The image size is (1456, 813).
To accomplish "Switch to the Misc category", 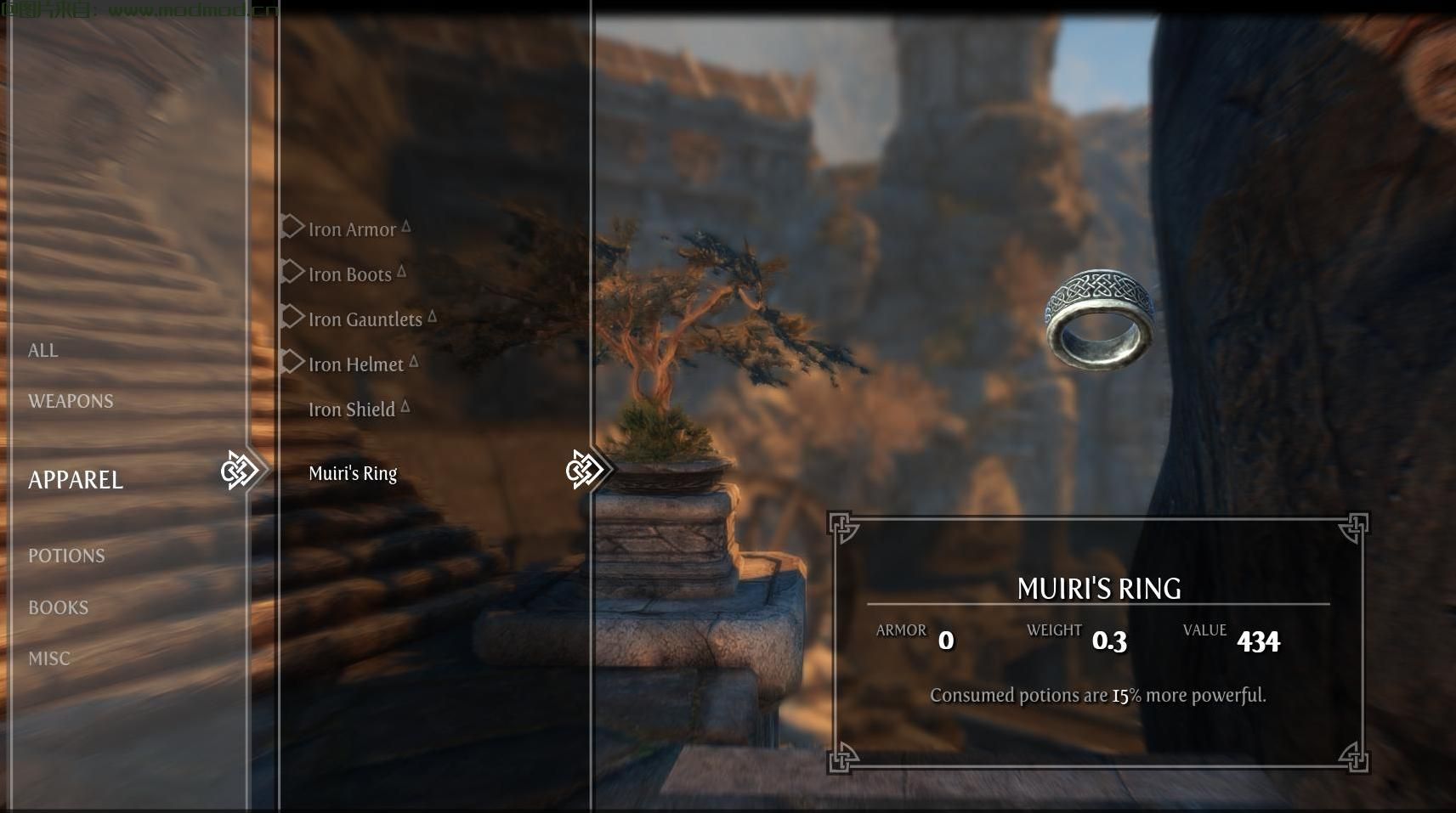I will click(x=49, y=658).
